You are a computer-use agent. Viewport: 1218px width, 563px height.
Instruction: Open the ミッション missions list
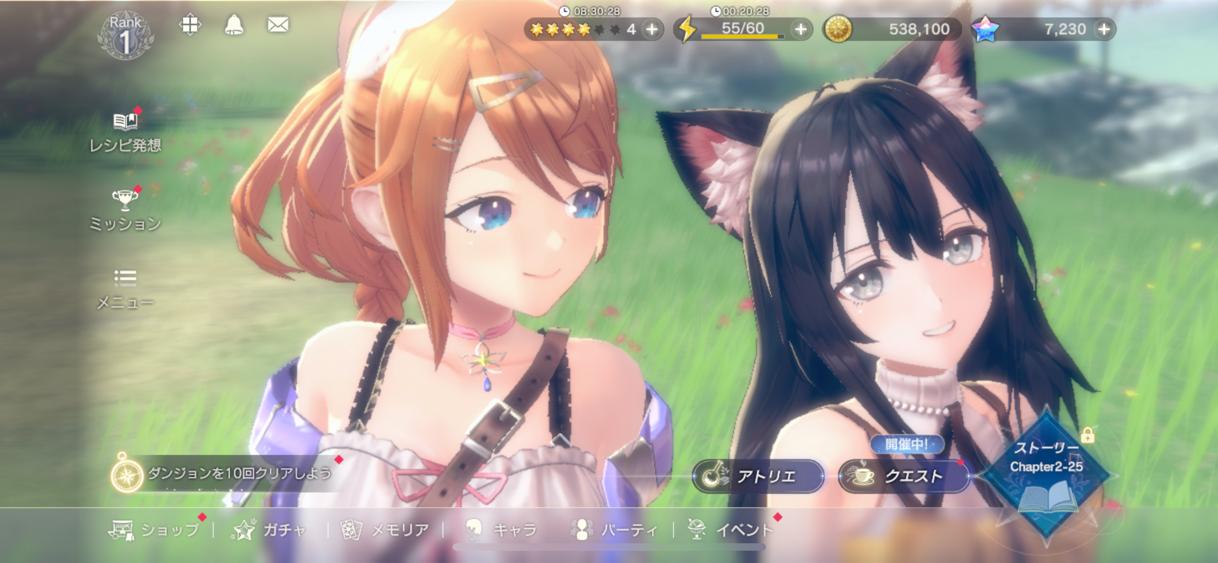point(125,209)
